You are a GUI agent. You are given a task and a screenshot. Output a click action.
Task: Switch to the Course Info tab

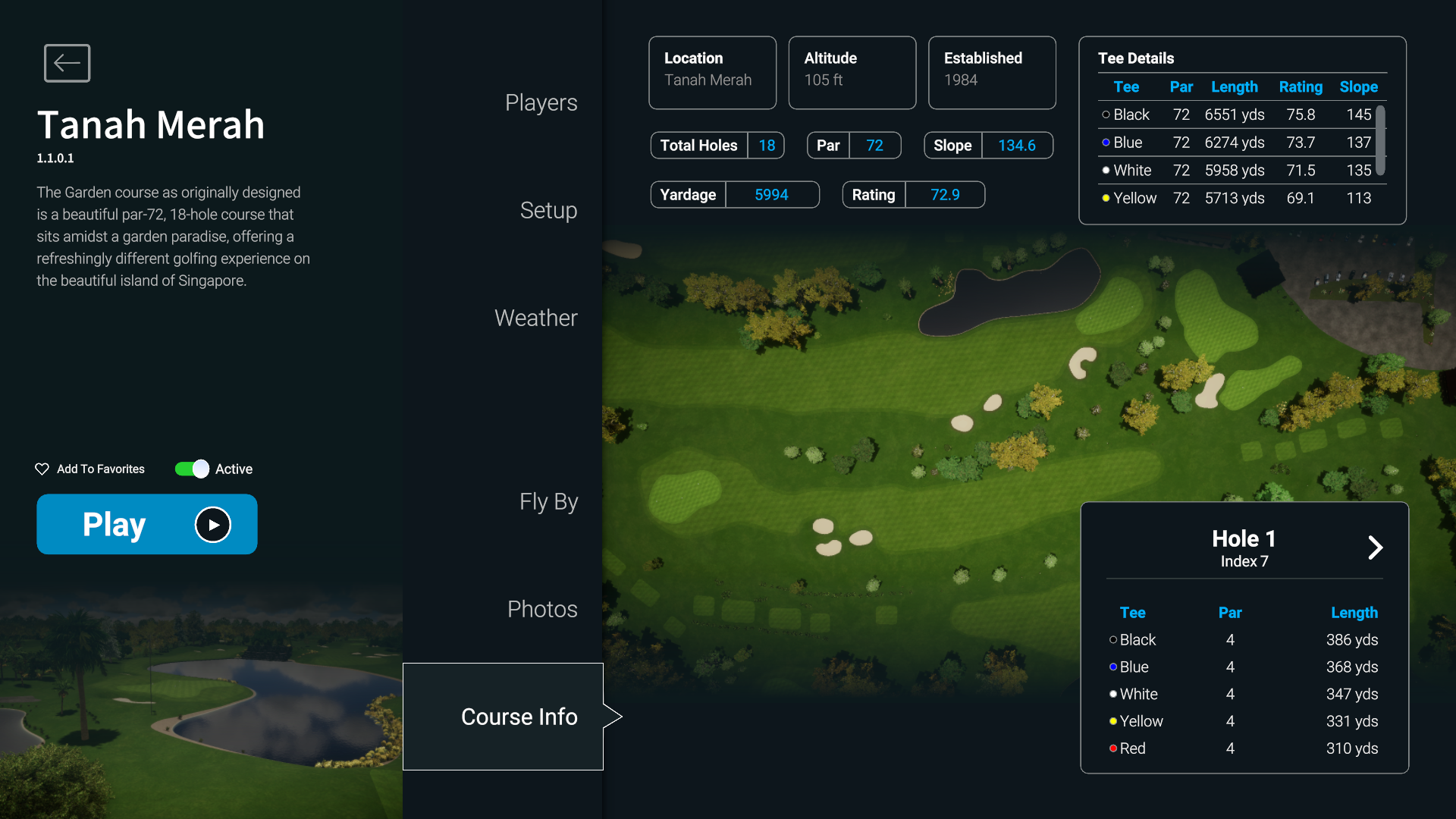[x=519, y=716]
